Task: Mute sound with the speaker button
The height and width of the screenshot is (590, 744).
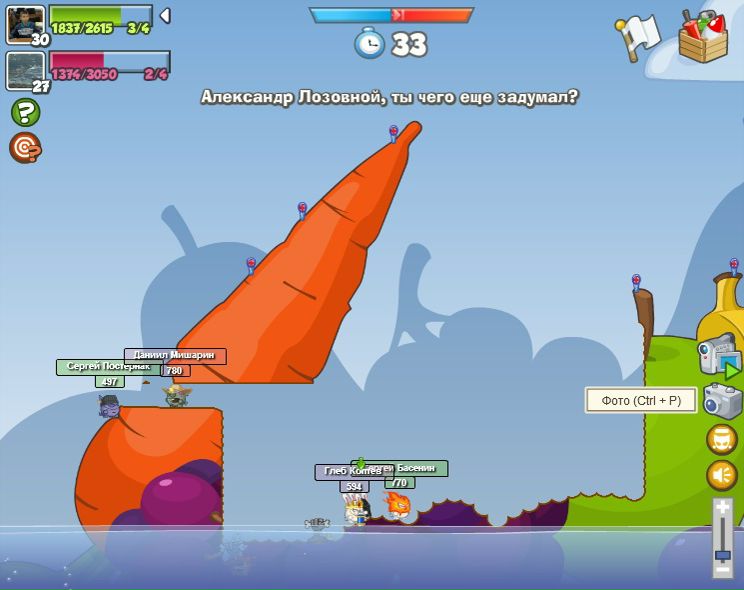Action: [x=722, y=474]
